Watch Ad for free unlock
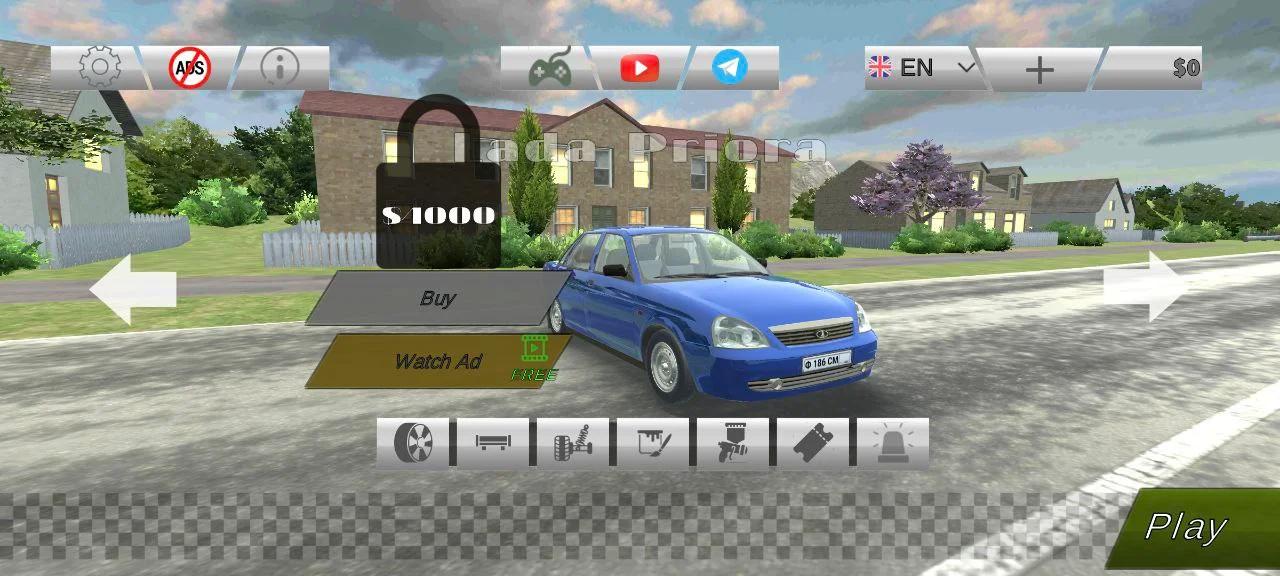This screenshot has width=1280, height=576. (x=438, y=361)
